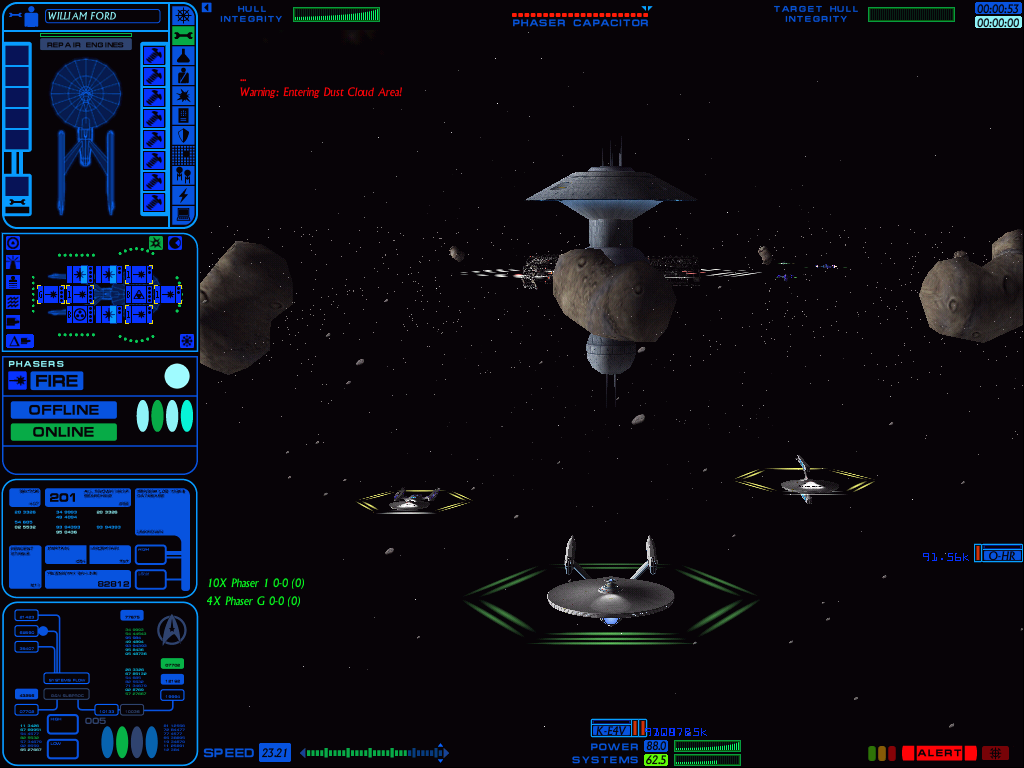Open the computer terminal tab
The image size is (1024, 768).
[183, 214]
